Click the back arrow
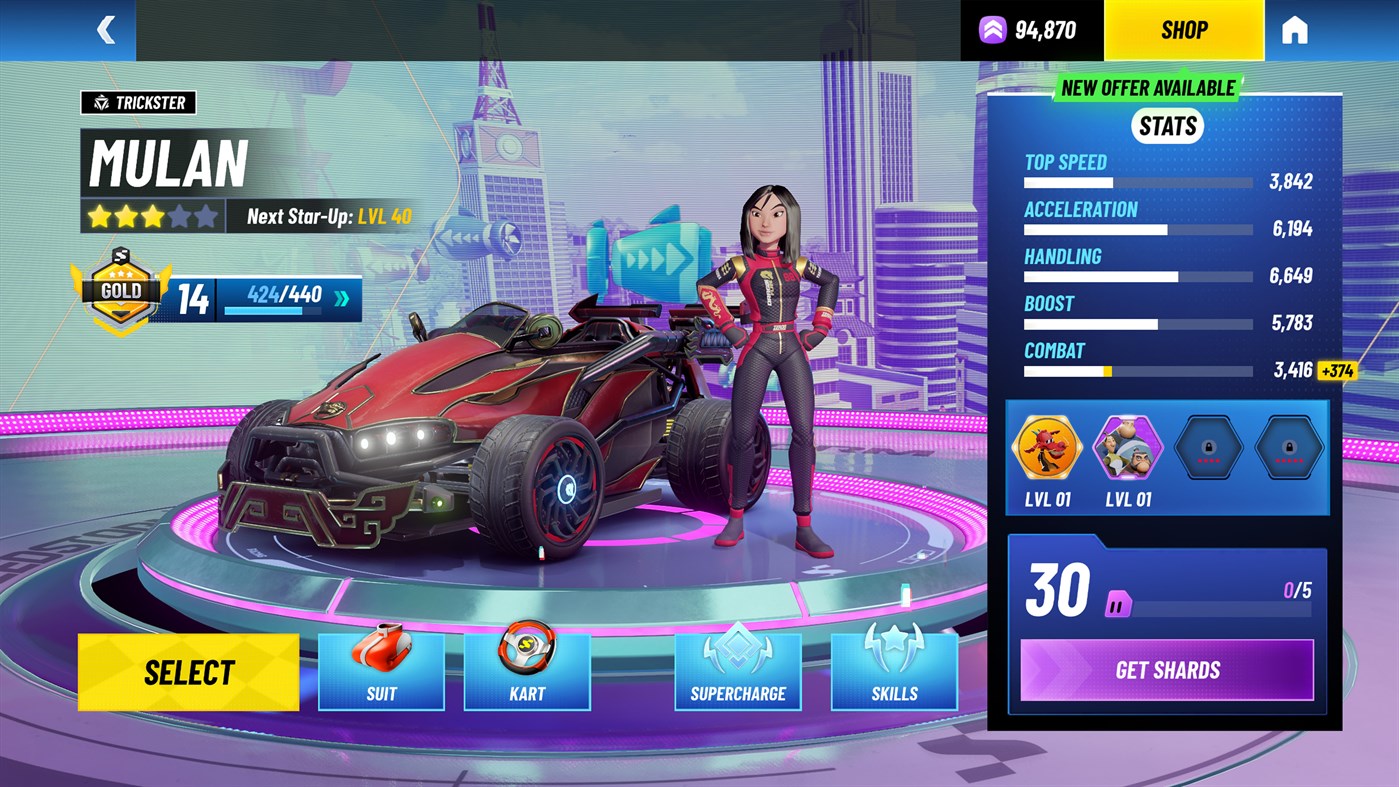 pos(107,29)
